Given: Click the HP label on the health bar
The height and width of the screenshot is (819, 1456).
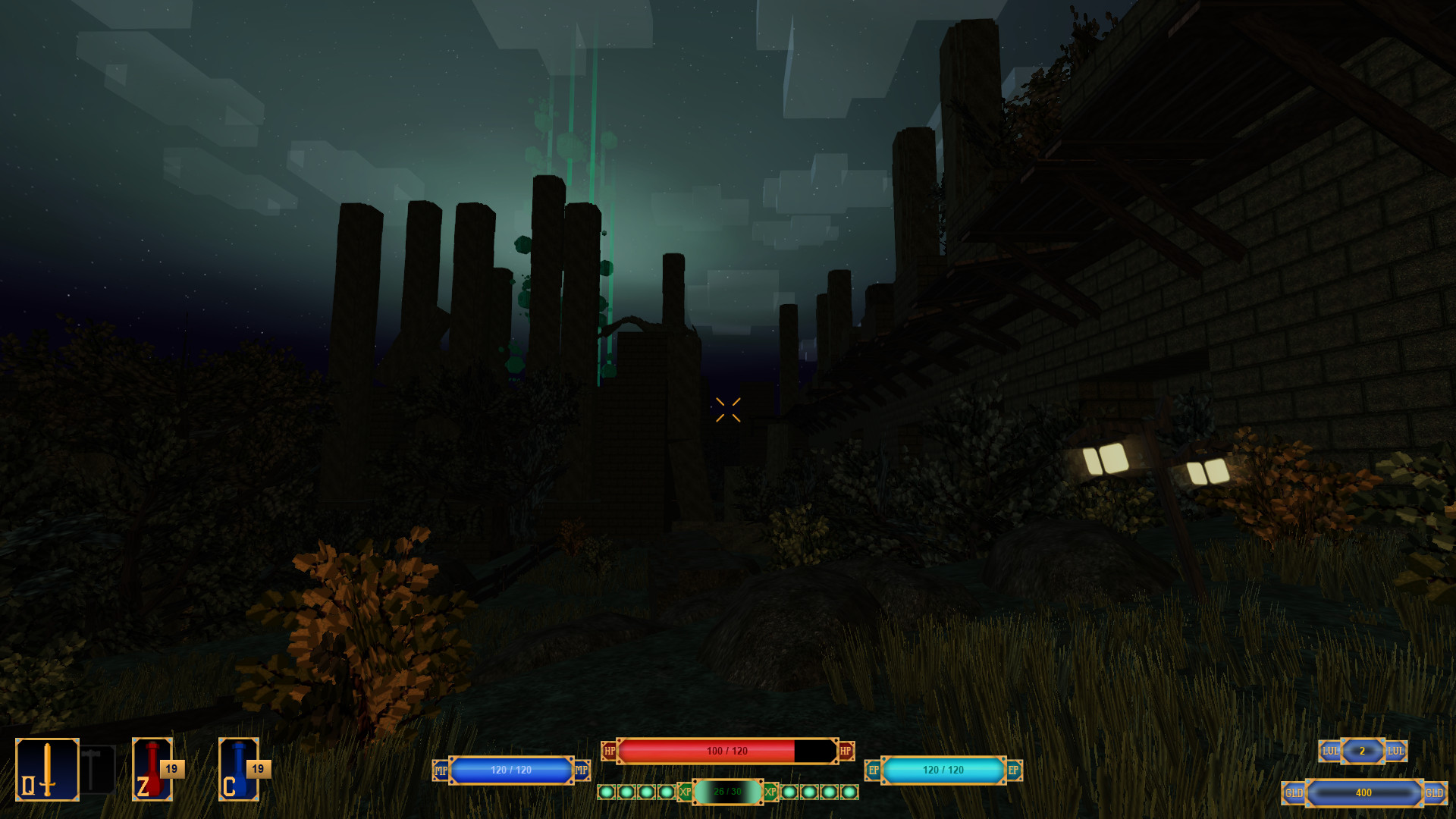Looking at the screenshot, I should (x=609, y=752).
